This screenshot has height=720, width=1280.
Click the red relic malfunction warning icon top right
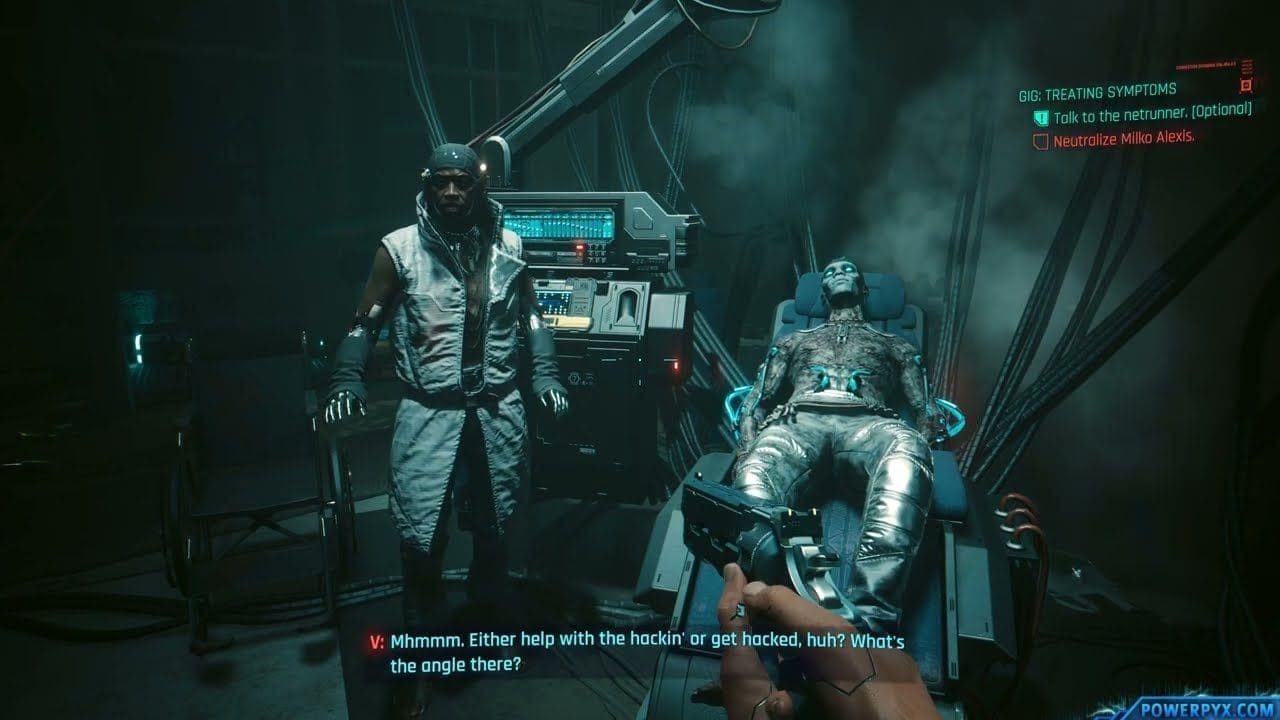1246,84
